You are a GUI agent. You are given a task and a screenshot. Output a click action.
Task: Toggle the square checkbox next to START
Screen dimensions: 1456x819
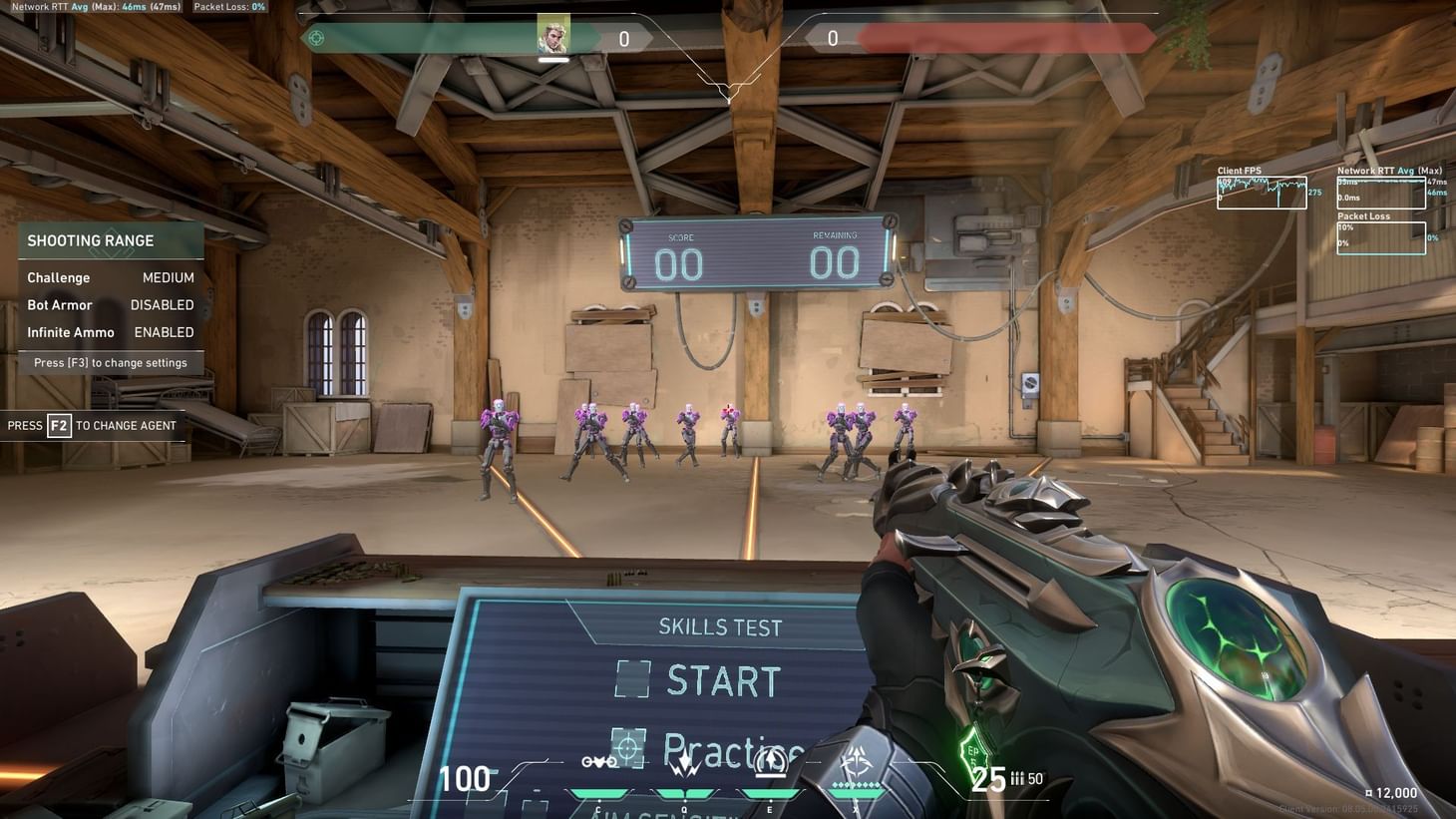632,679
